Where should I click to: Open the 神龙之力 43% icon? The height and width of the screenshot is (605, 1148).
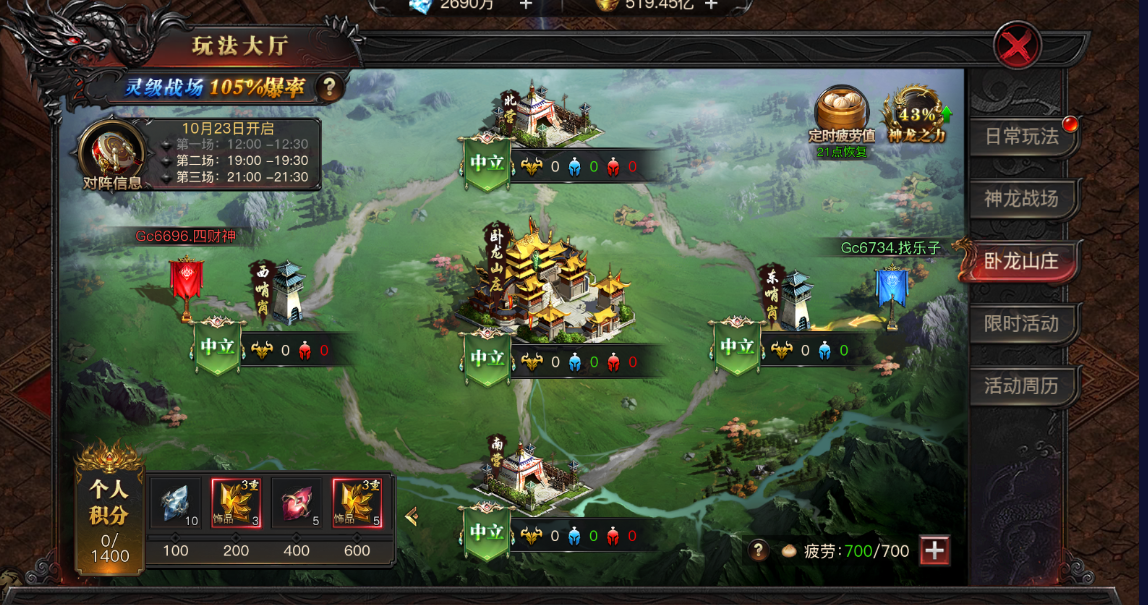[916, 113]
